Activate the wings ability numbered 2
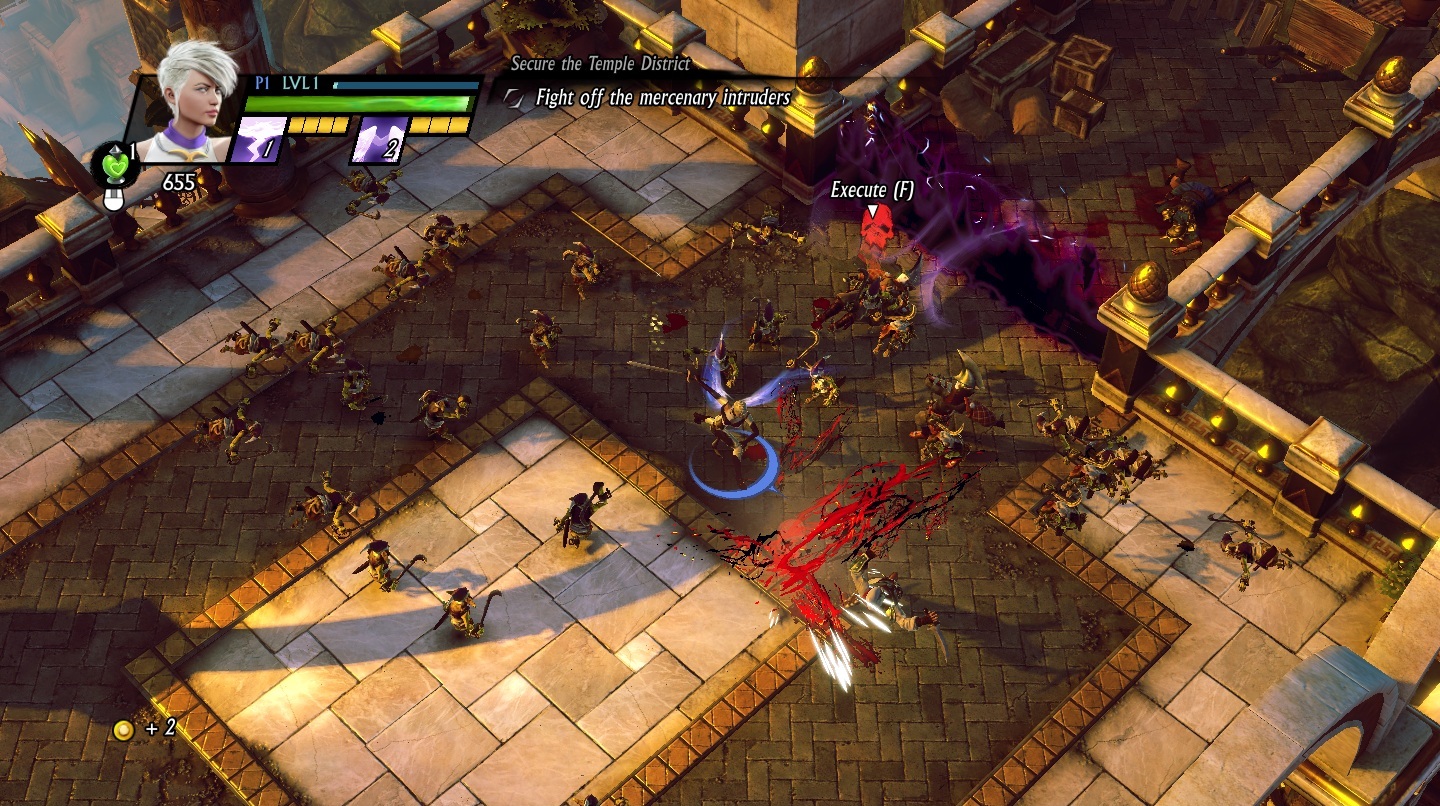This screenshot has height=806, width=1440. tap(378, 141)
